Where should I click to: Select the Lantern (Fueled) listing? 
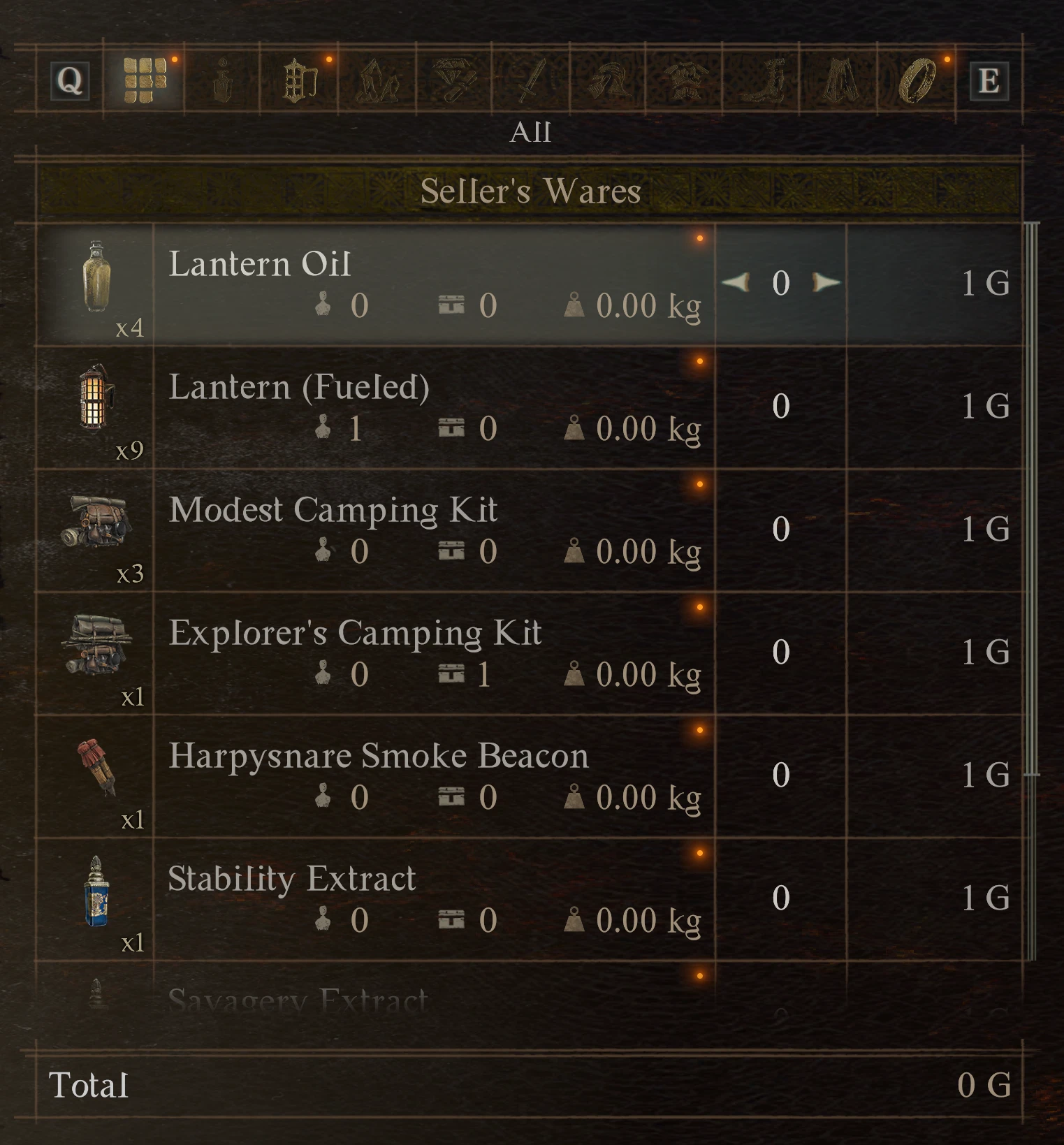point(419,405)
